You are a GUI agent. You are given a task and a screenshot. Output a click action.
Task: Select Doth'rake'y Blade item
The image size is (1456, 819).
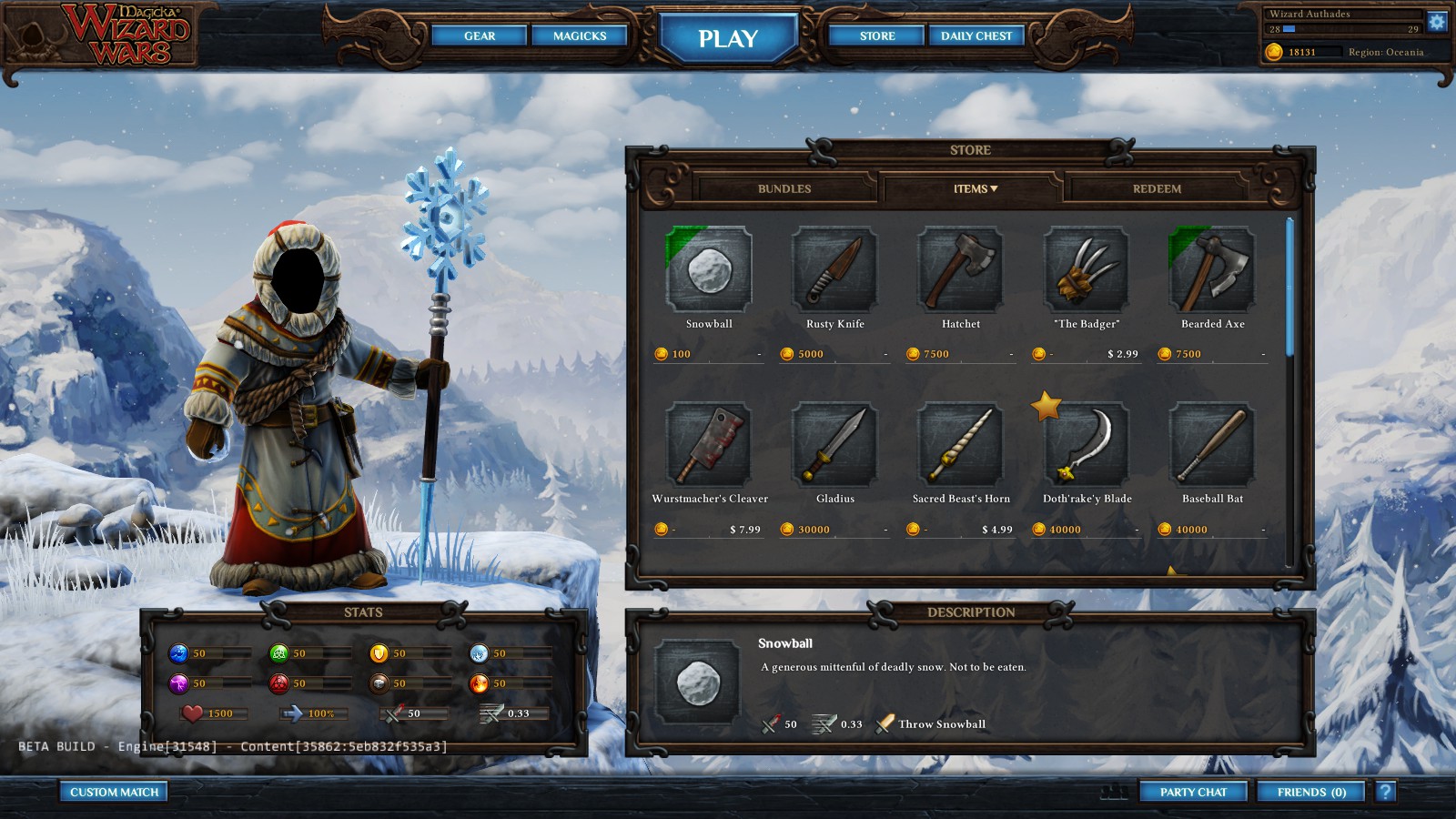[x=1087, y=444]
